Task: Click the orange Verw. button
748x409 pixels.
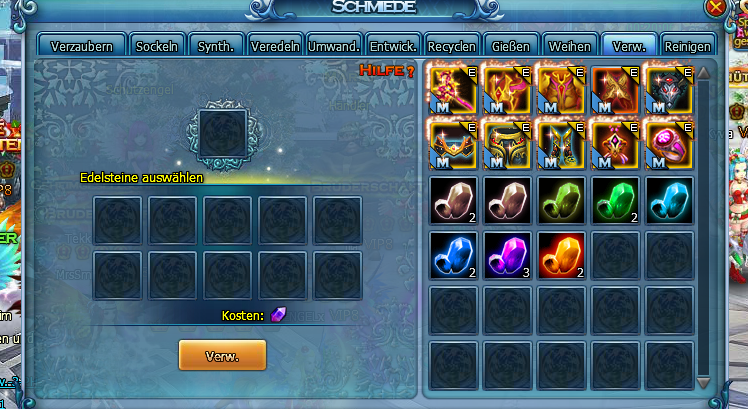Action: [x=222, y=355]
